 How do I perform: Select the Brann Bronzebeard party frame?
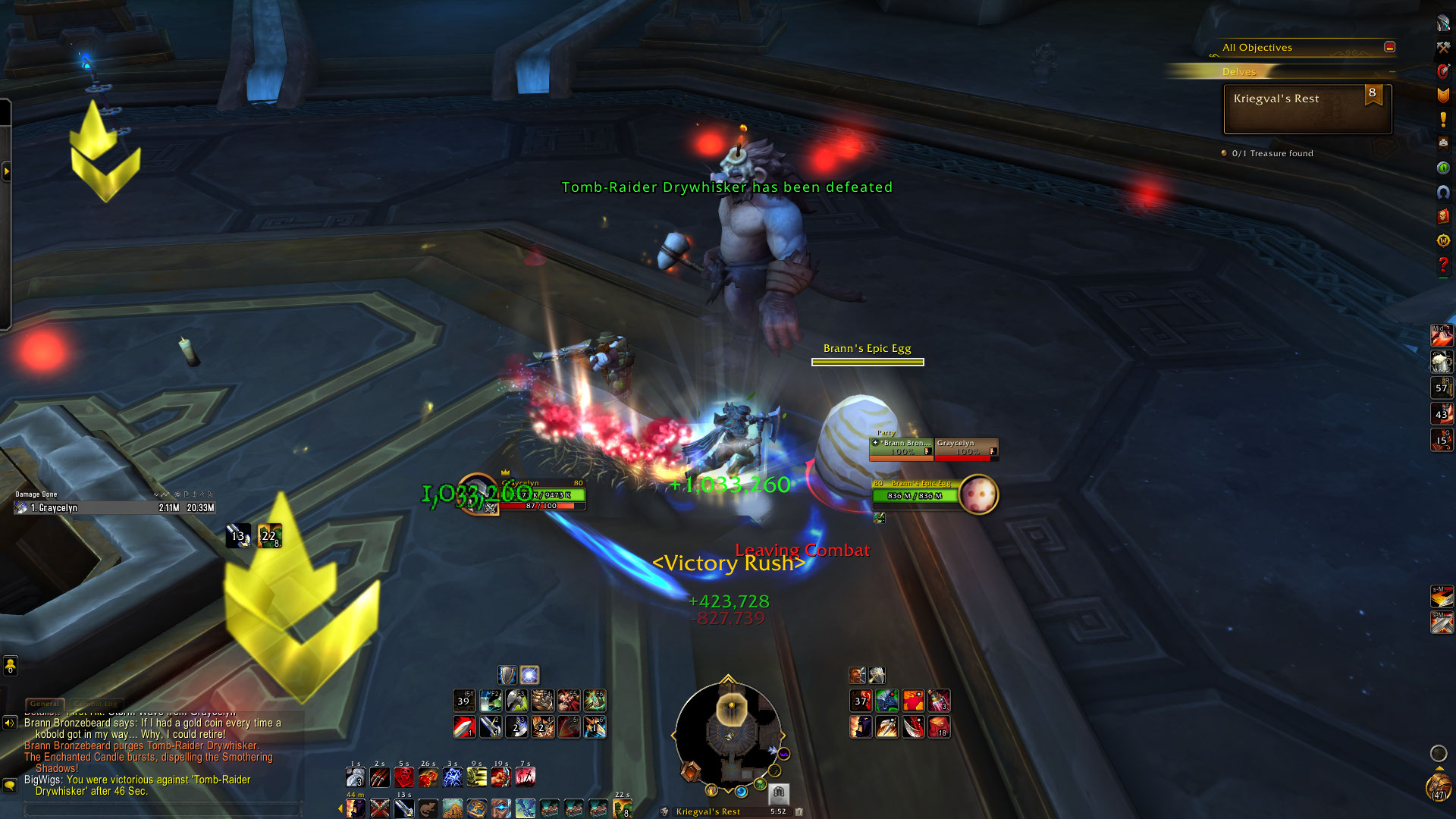click(x=902, y=447)
